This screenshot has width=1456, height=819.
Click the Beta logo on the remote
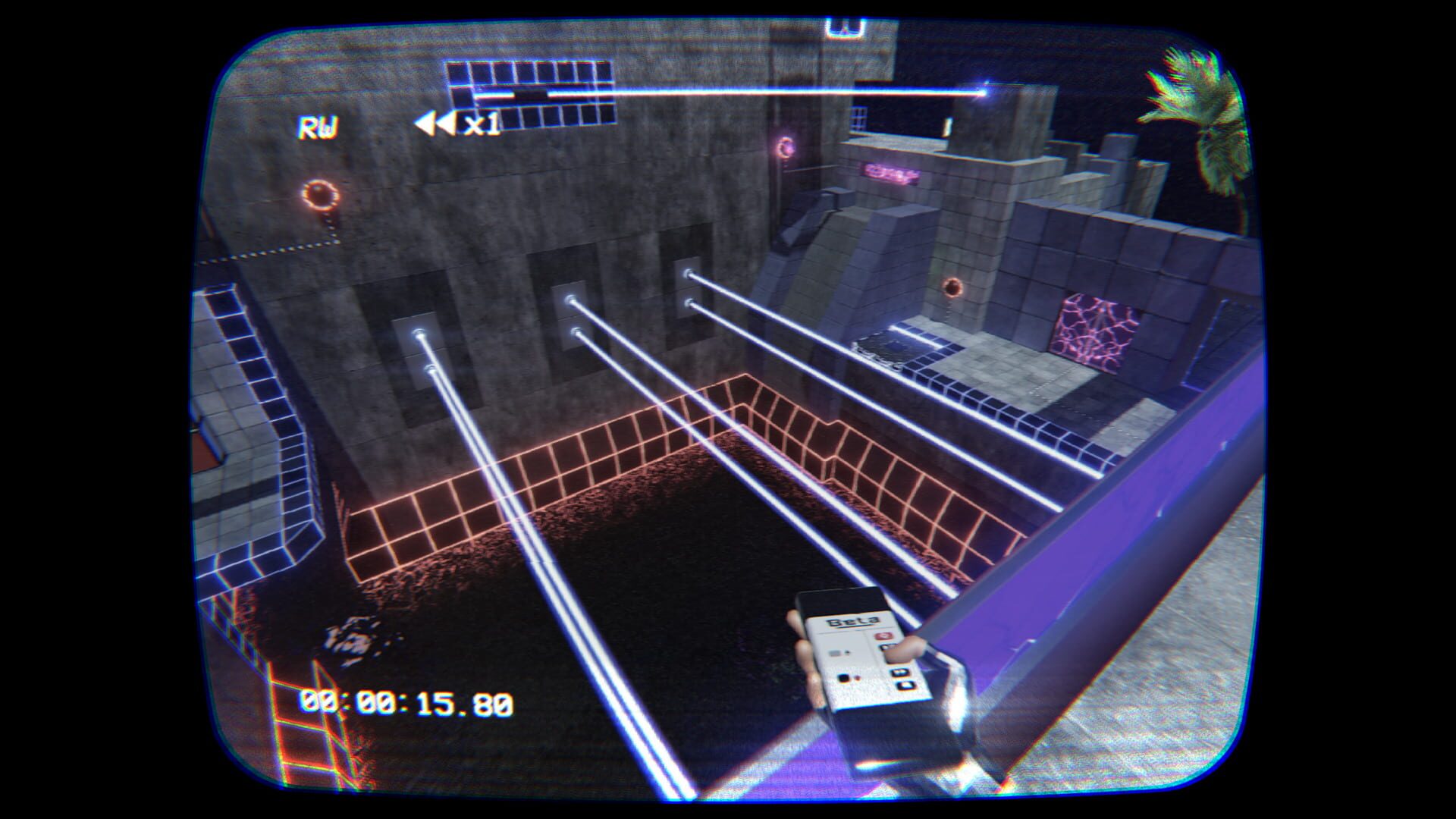(x=853, y=620)
